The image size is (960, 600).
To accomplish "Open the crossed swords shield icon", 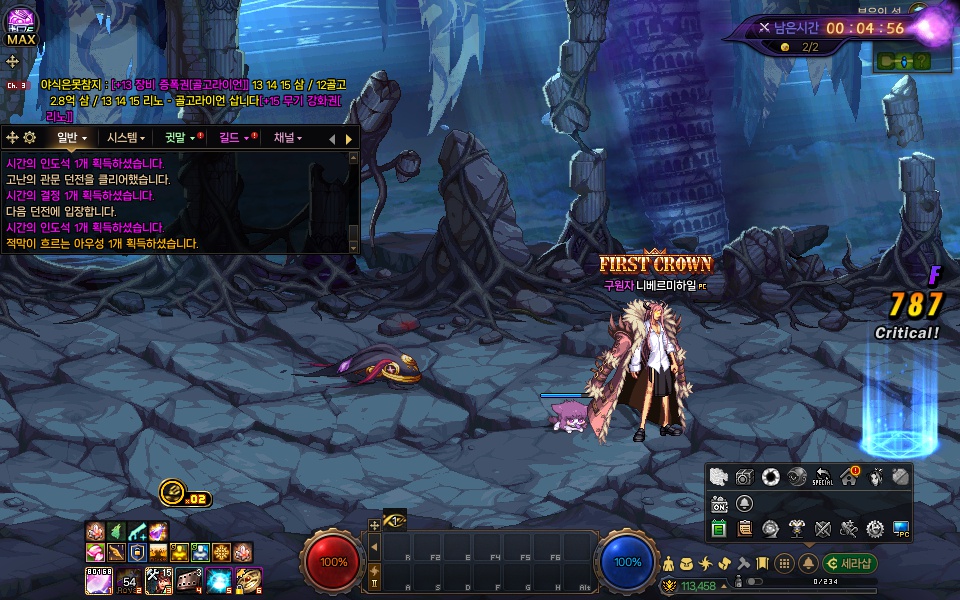I will point(823,528).
